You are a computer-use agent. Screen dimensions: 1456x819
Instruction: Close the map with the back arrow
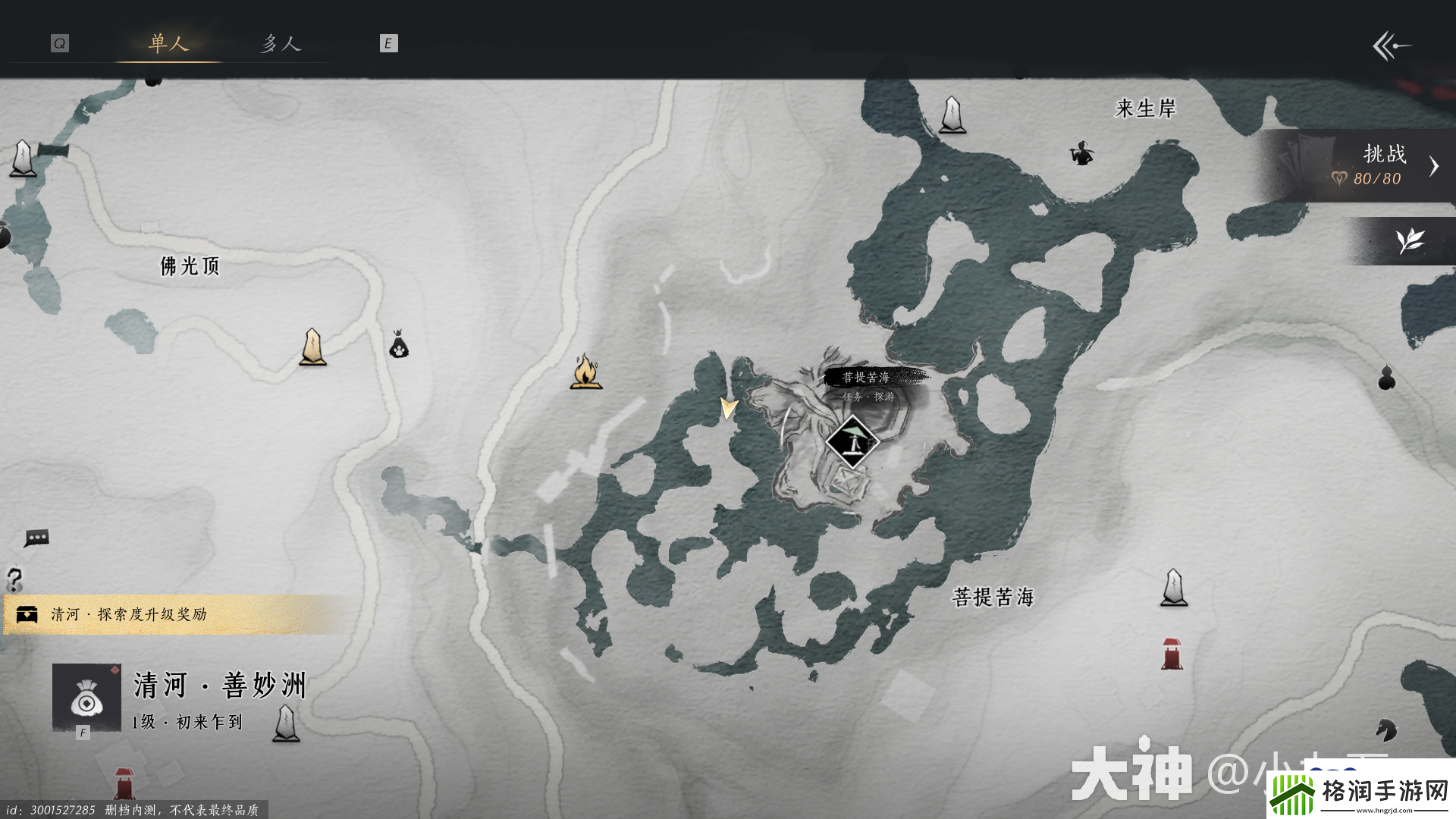(1391, 45)
